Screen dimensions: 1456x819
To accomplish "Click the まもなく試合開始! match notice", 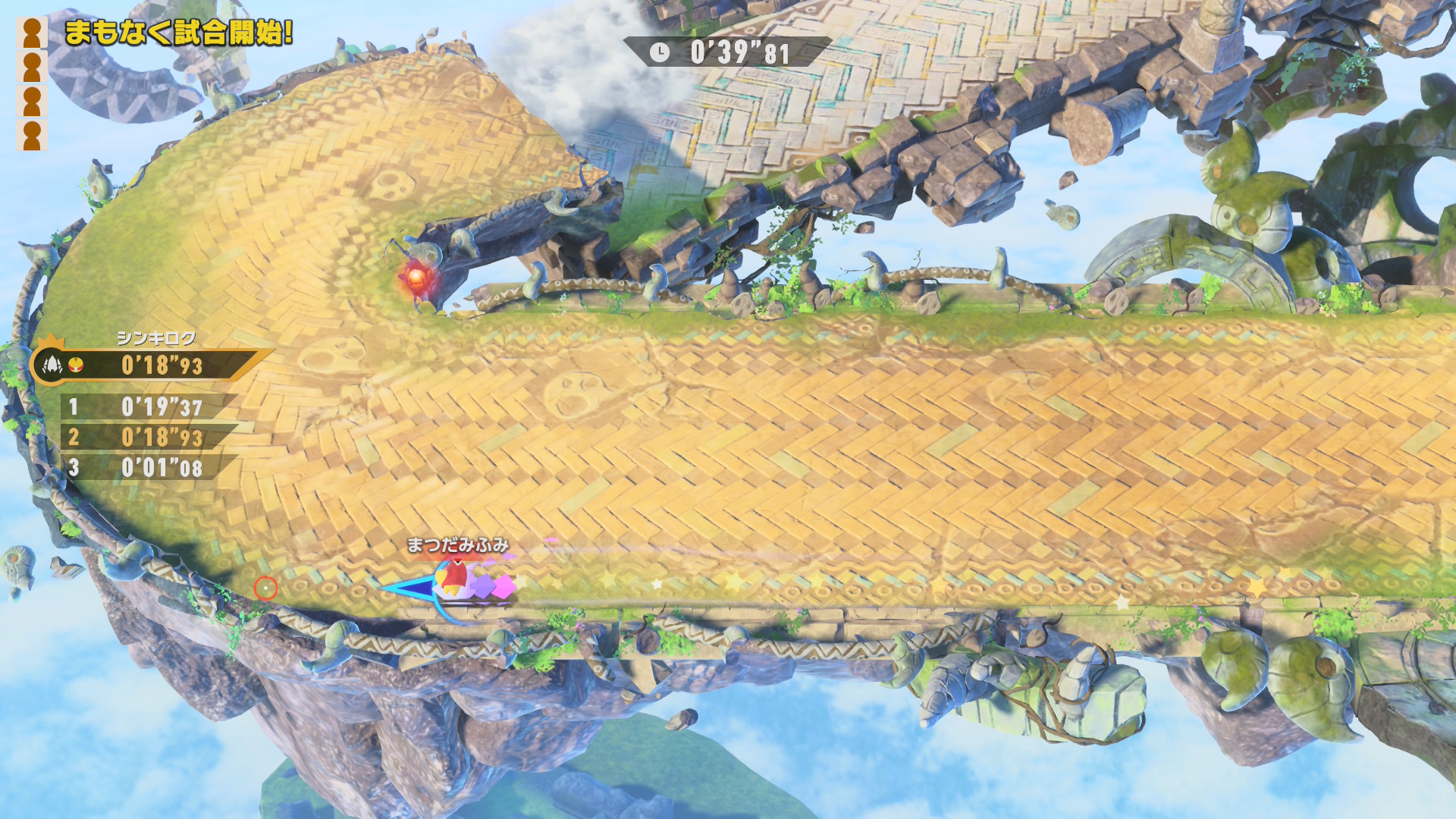I will [178, 33].
